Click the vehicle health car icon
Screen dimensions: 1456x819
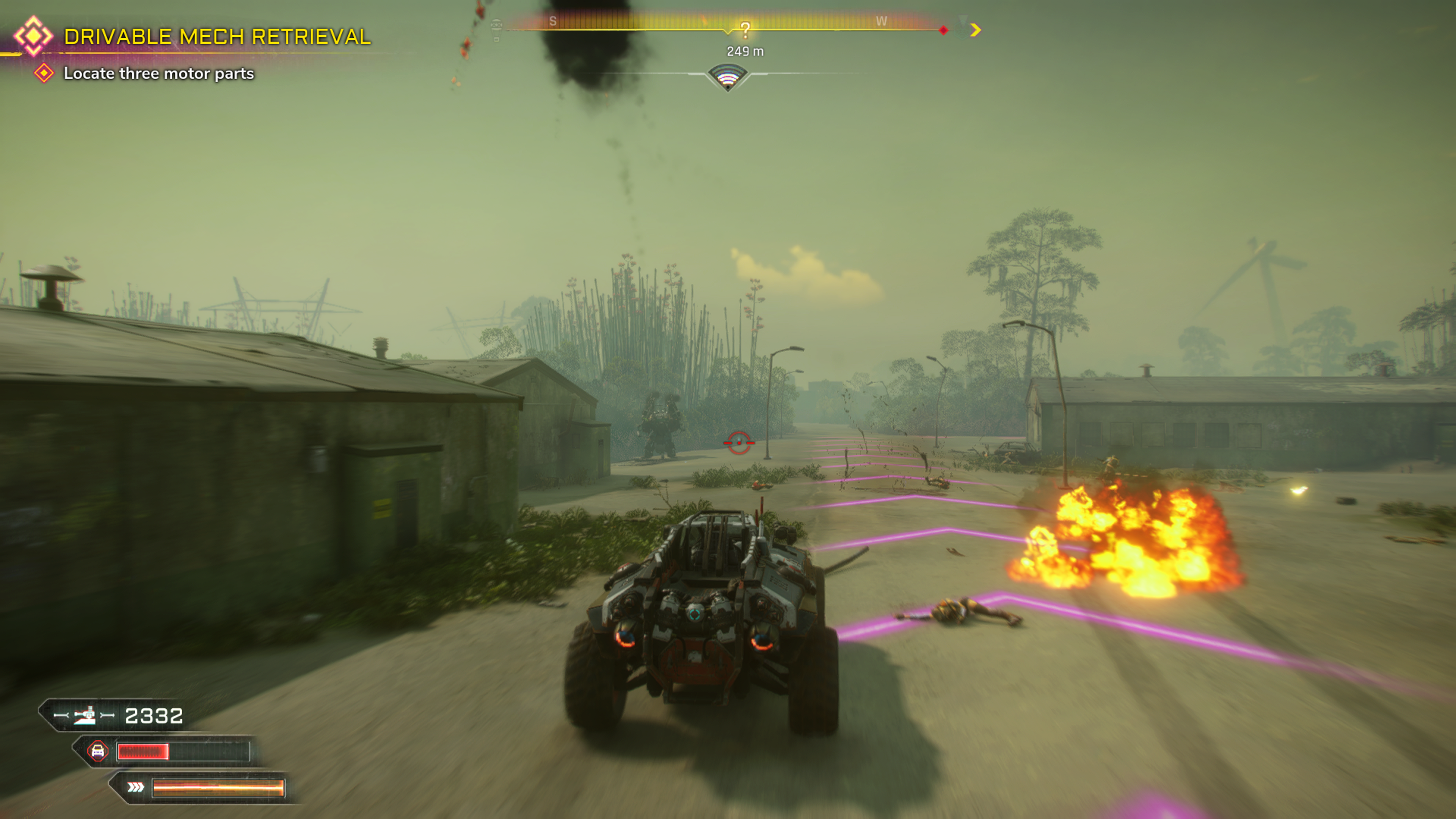click(98, 751)
